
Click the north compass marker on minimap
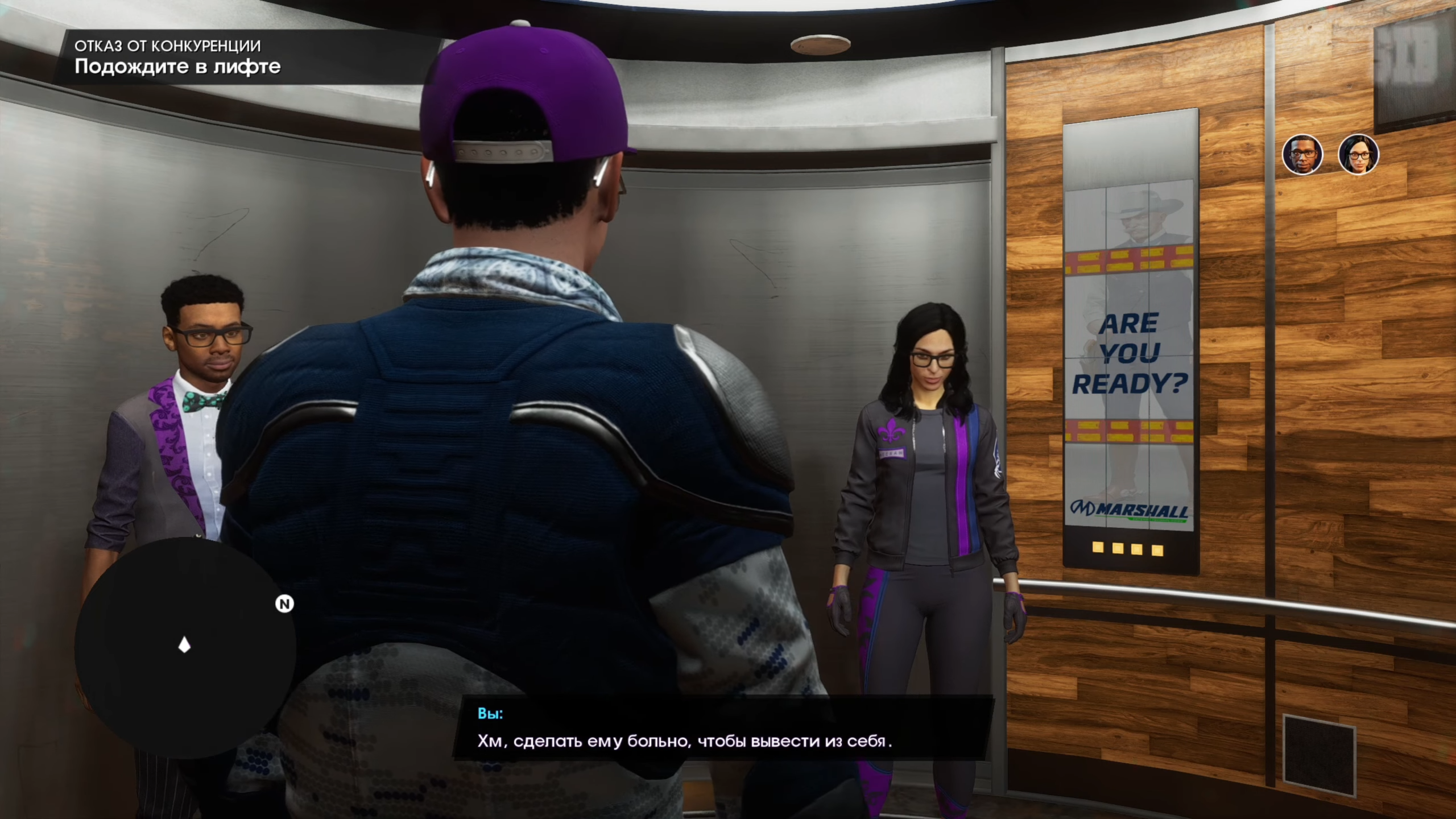point(284,603)
